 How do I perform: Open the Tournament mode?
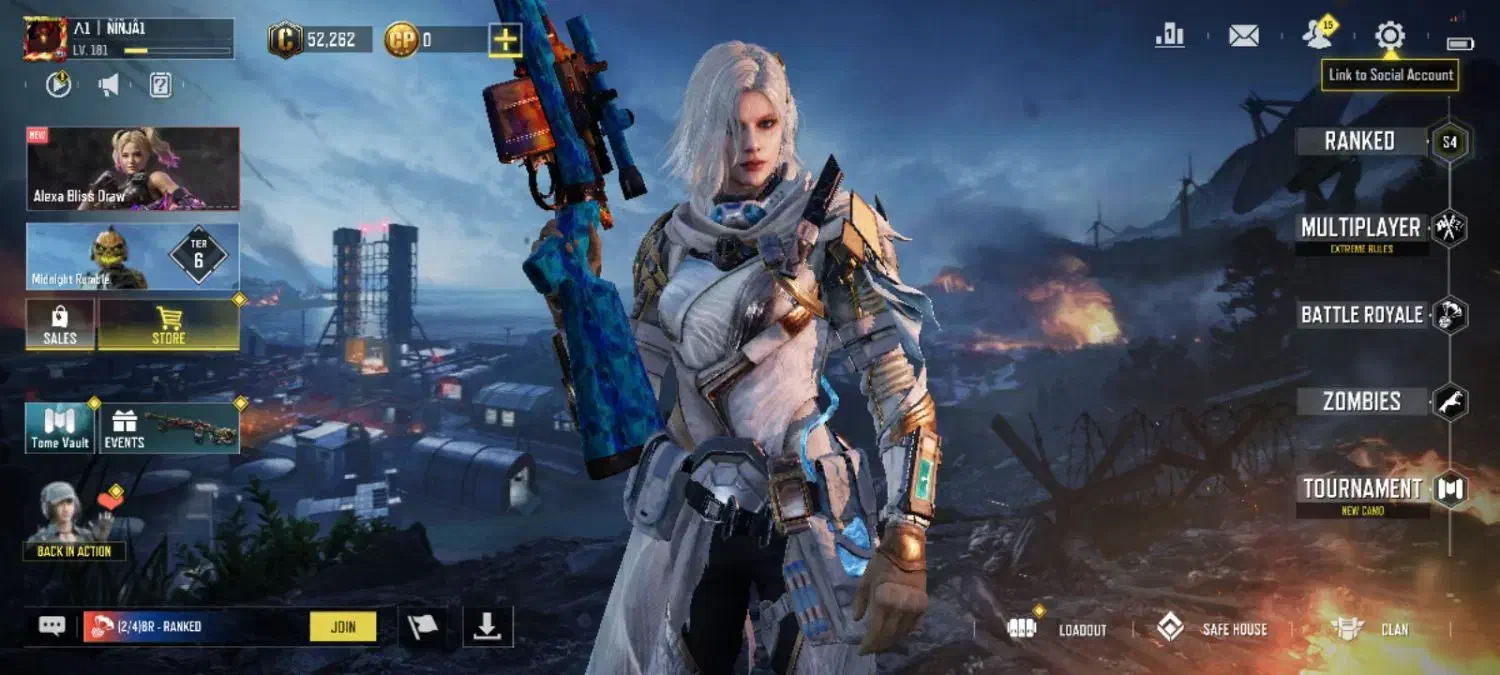pos(1361,489)
